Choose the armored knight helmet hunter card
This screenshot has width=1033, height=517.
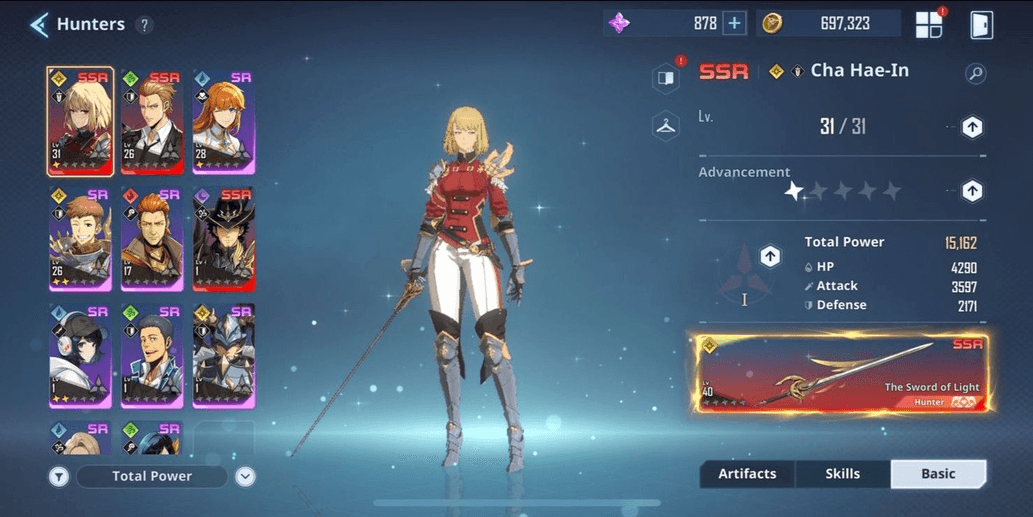(x=223, y=356)
